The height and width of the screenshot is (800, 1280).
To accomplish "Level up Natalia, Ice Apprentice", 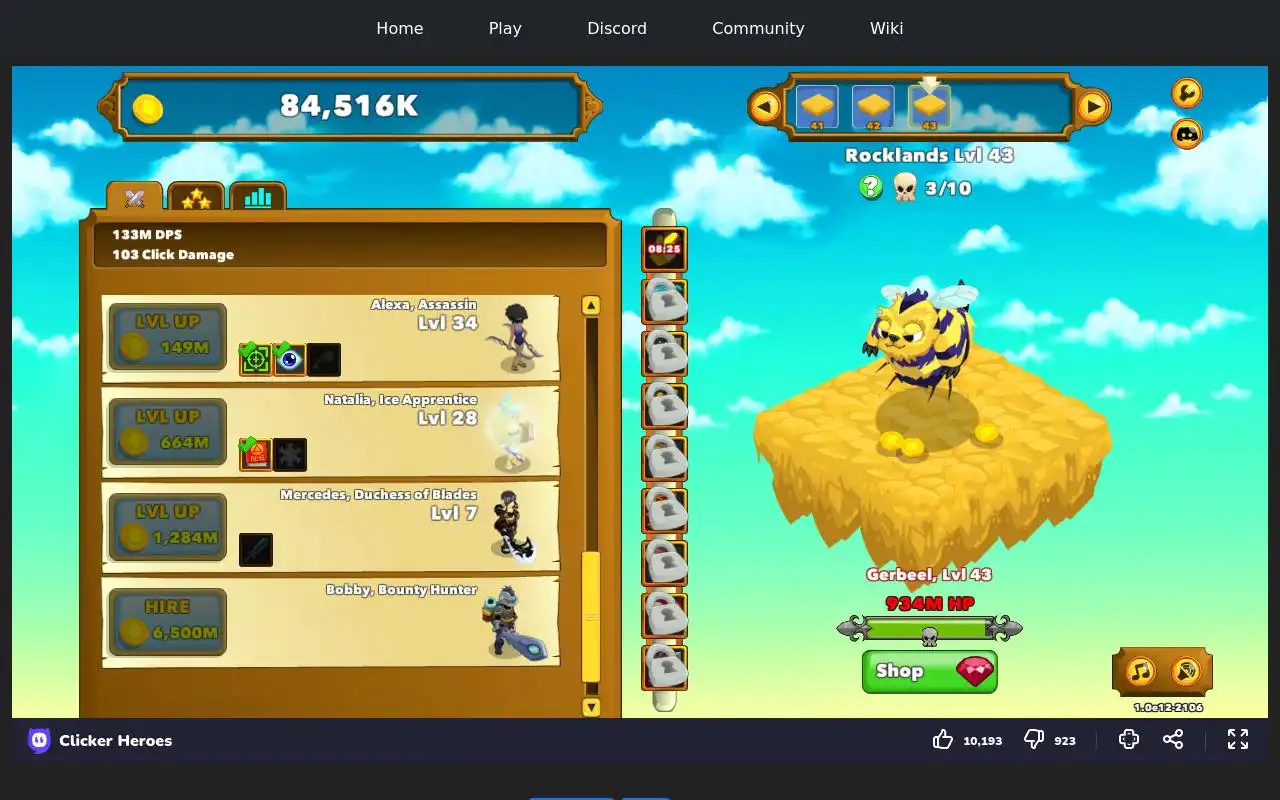I will point(167,432).
